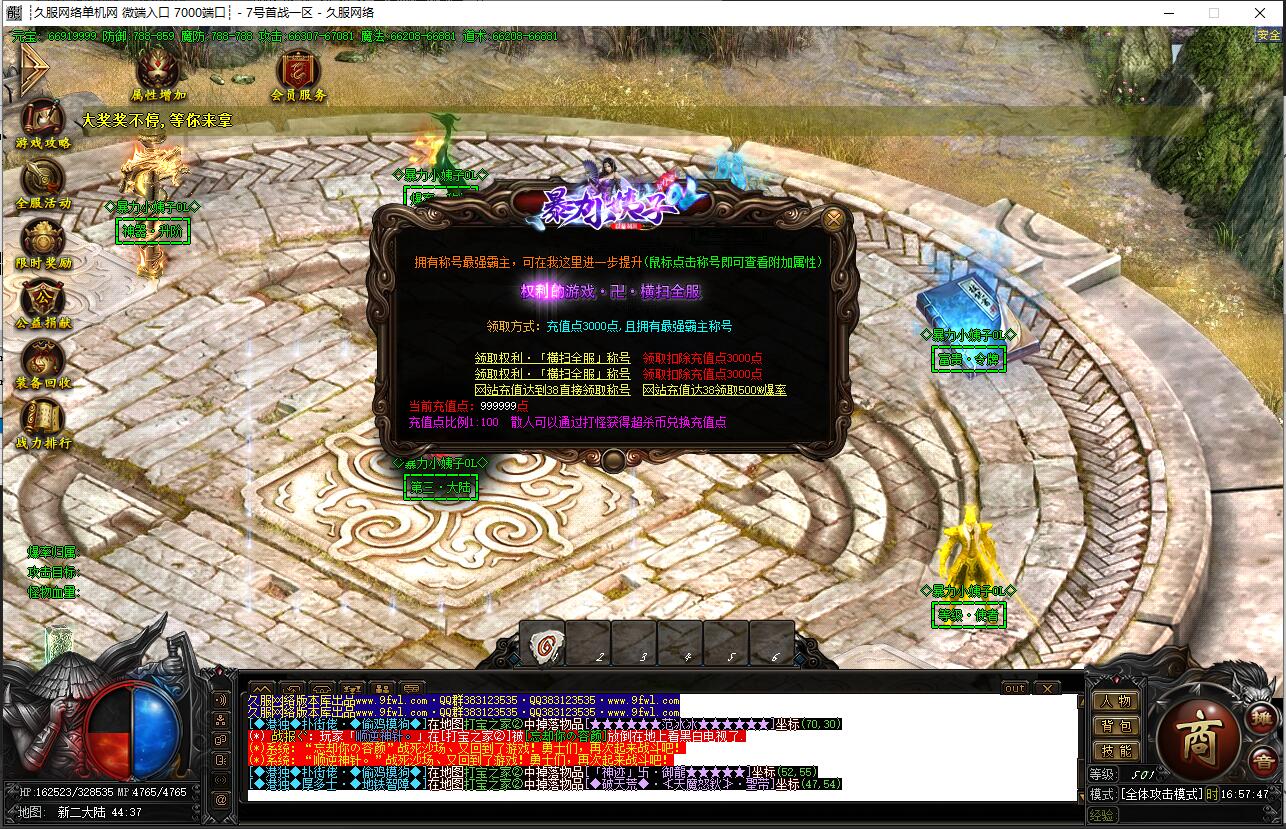This screenshot has width=1286, height=829.
Task: Open 会员服务 member service icon
Action: (297, 69)
